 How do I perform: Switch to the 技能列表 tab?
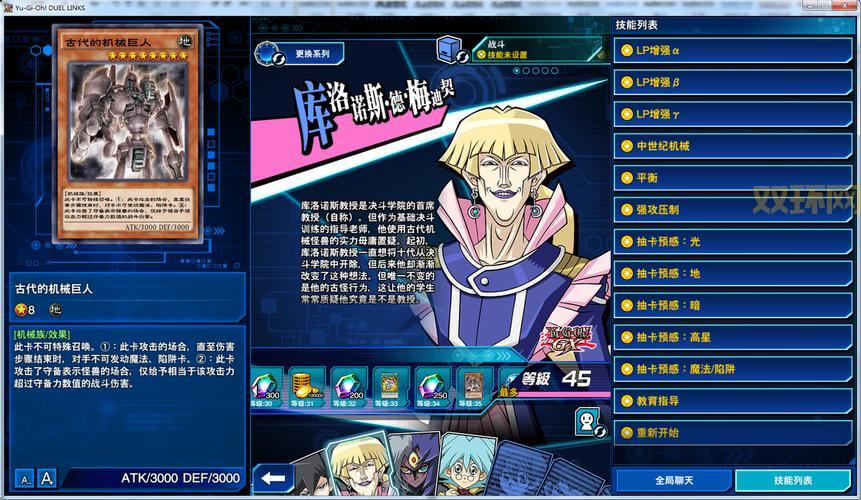[x=793, y=481]
